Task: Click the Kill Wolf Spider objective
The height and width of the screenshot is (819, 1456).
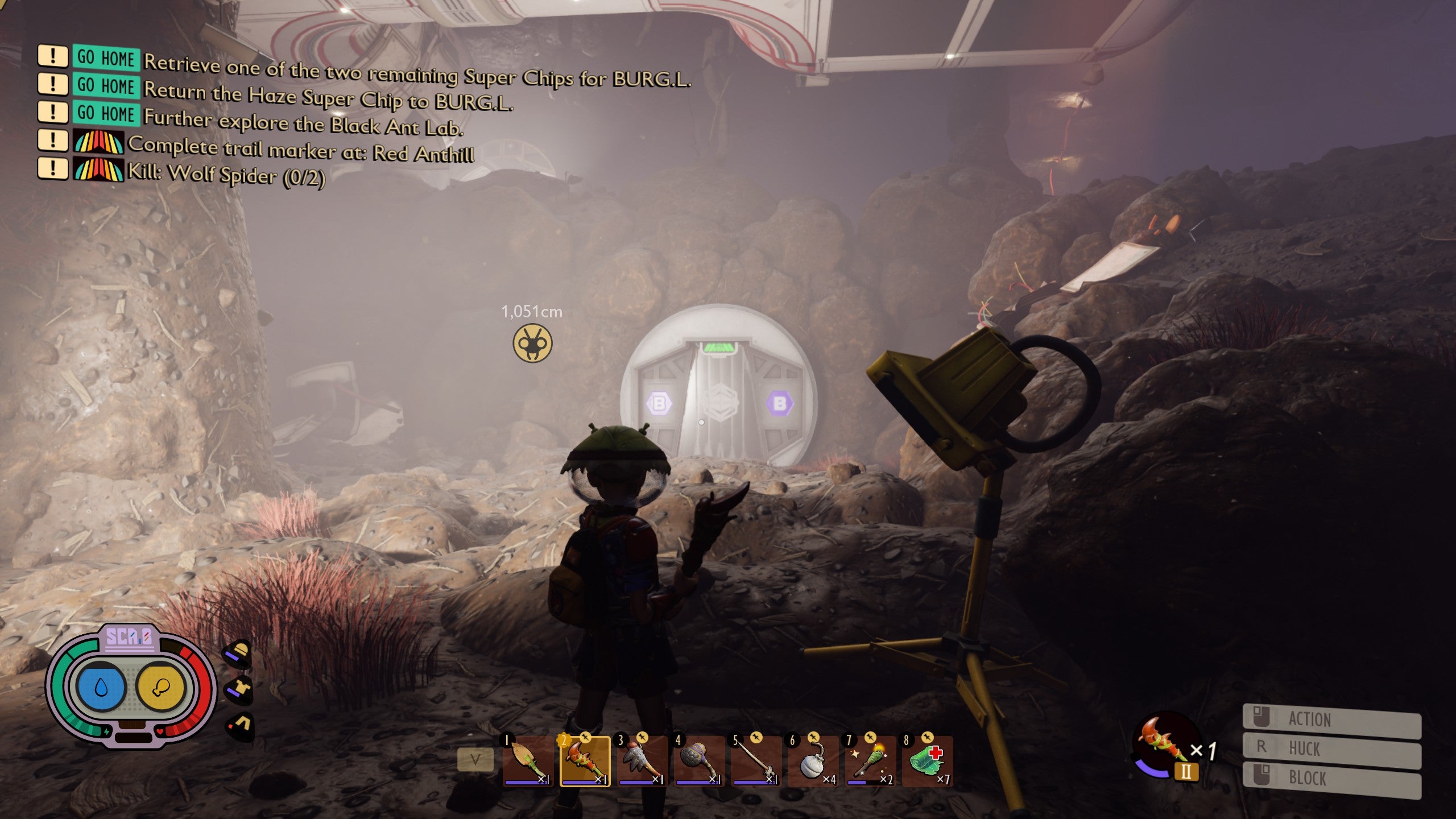Action: click(x=226, y=174)
